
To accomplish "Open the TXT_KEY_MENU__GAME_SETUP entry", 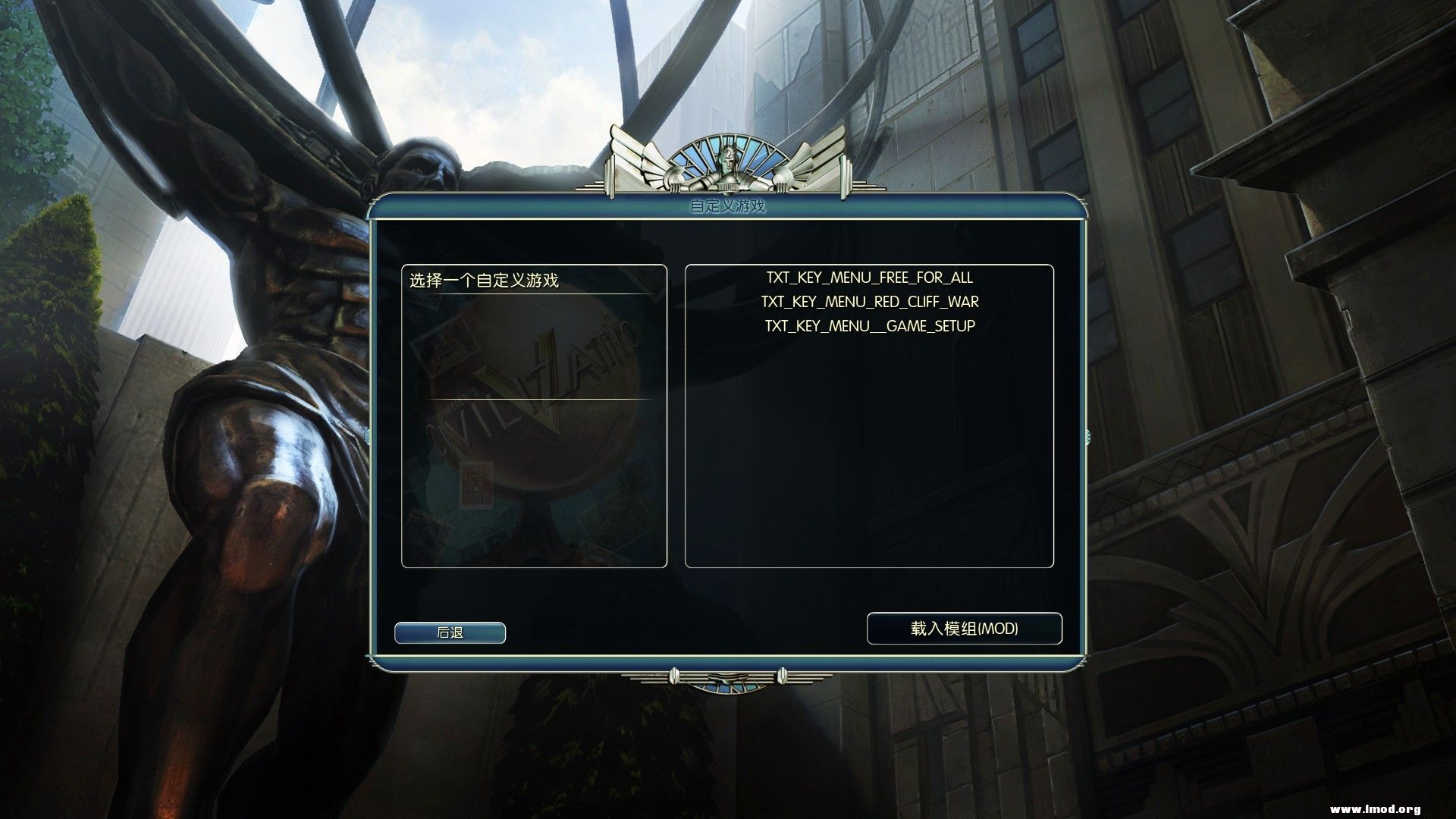I will (x=870, y=326).
